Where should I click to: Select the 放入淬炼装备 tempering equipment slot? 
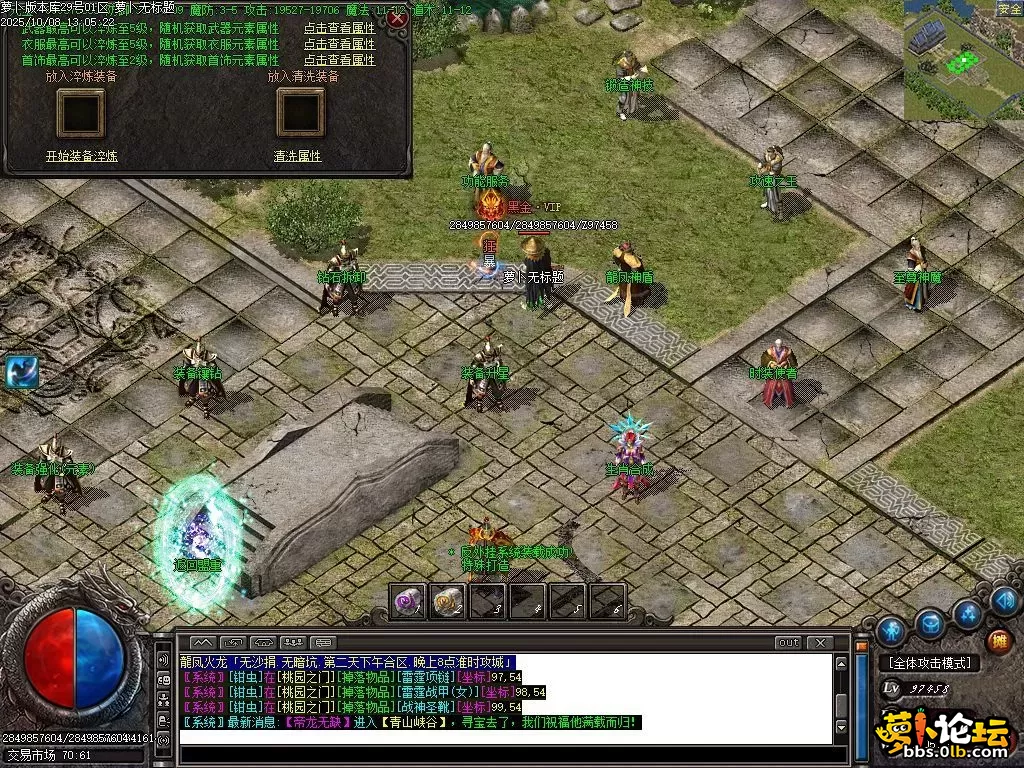pos(81,112)
